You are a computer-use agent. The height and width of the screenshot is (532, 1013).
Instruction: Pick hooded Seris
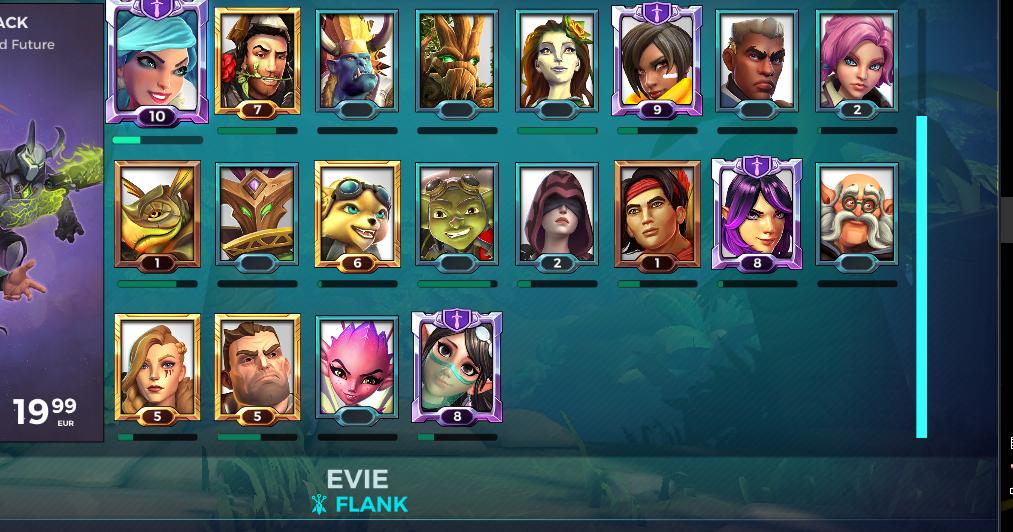557,212
